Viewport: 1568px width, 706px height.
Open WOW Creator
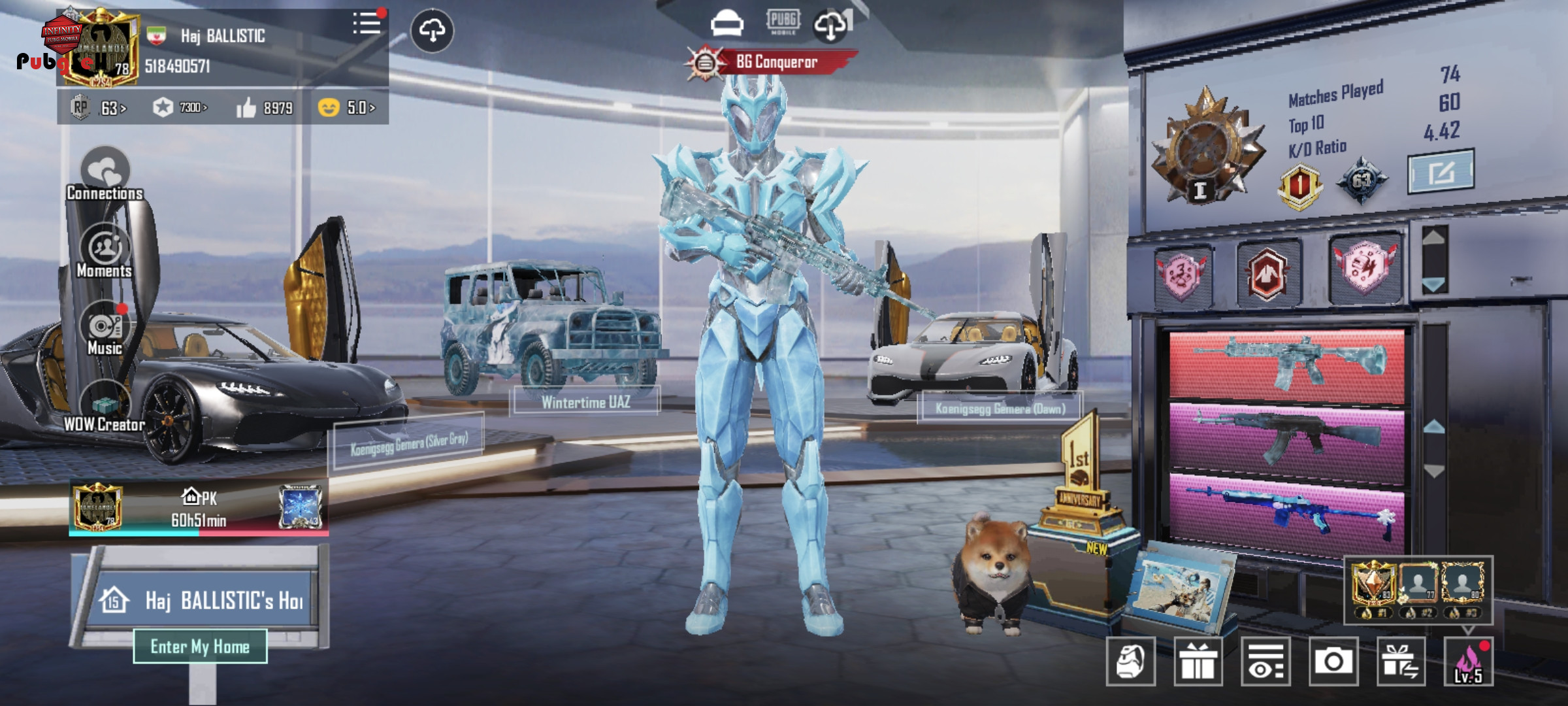[105, 407]
